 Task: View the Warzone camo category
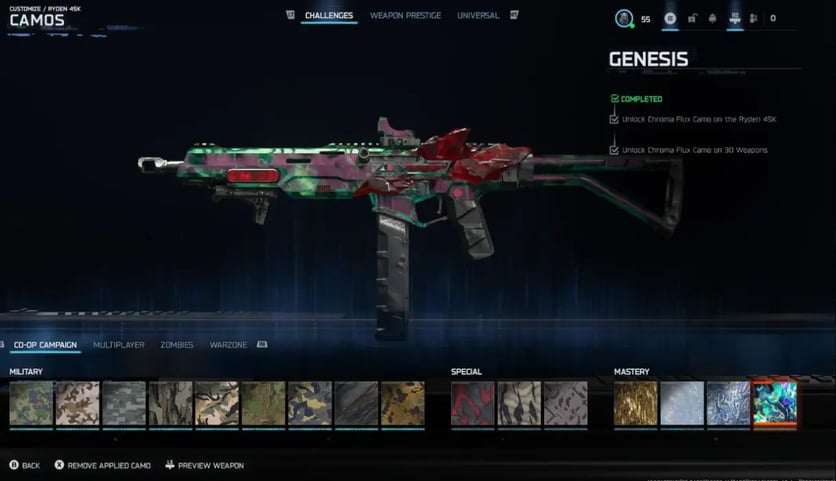point(228,345)
